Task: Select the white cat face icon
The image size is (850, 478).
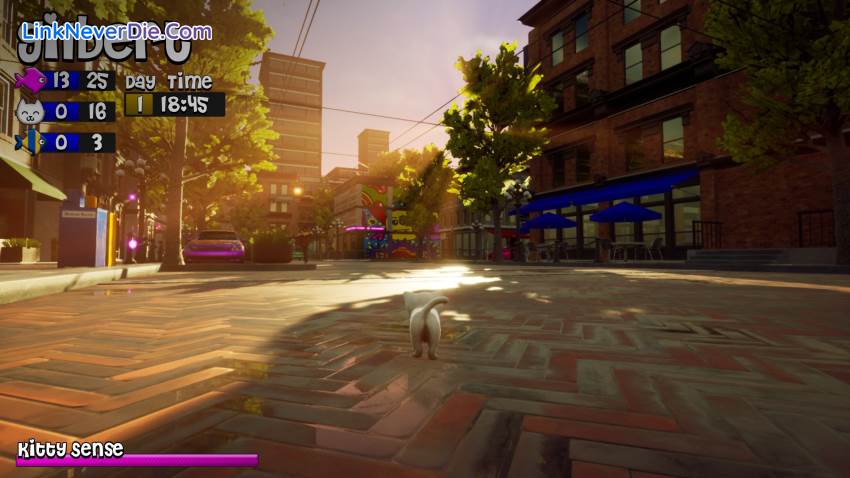Action: coord(29,111)
